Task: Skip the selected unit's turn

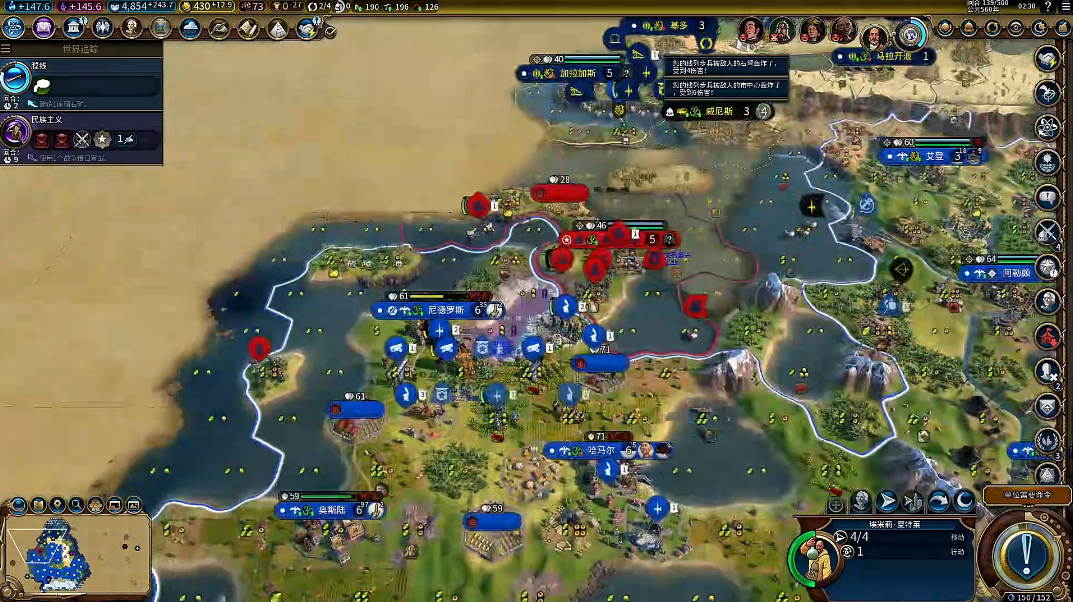Action: click(938, 501)
